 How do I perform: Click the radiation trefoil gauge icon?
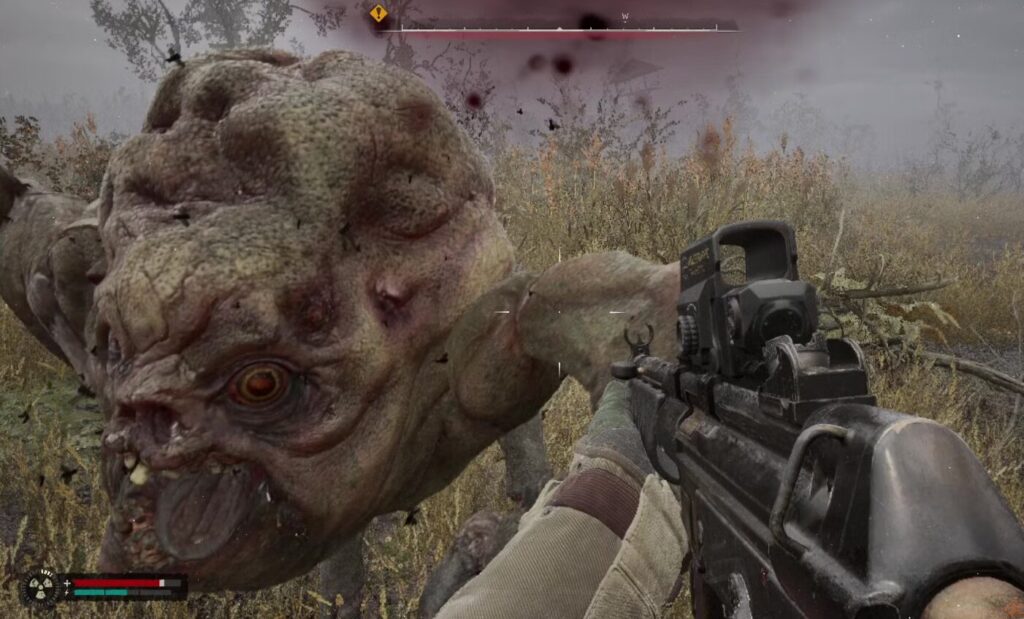point(41,586)
